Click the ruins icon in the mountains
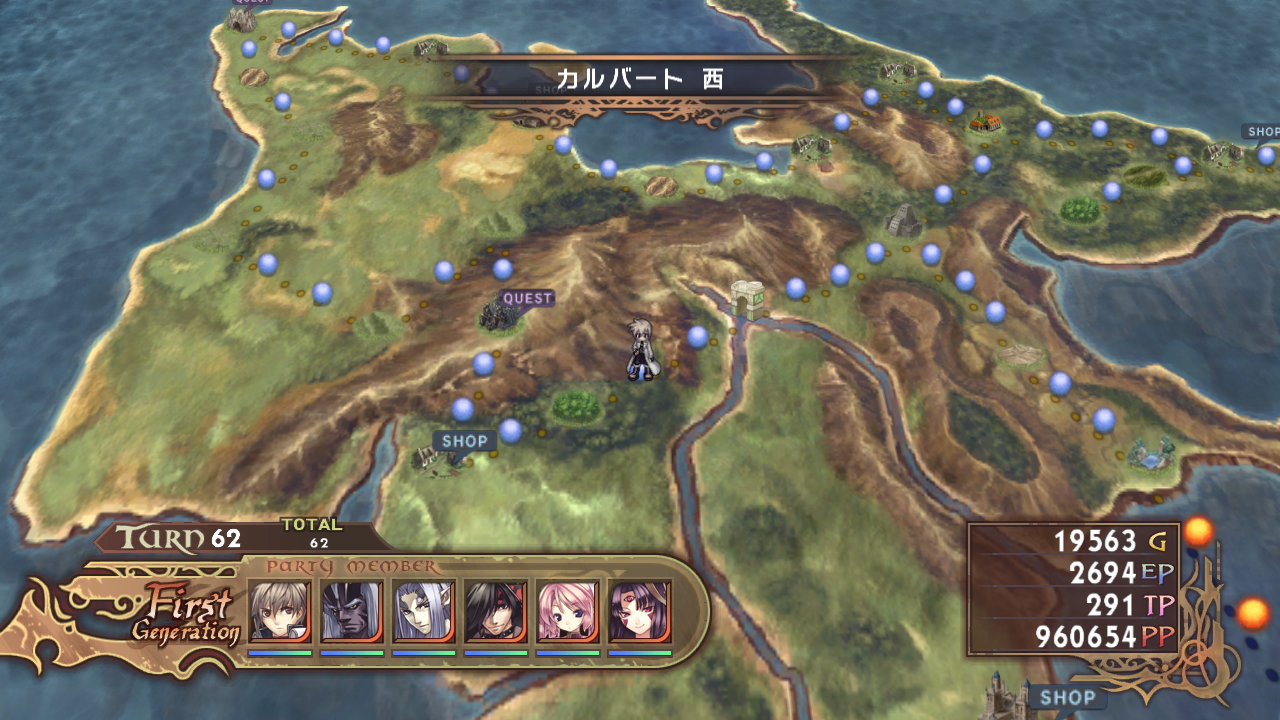The image size is (1280, 720). 903,218
